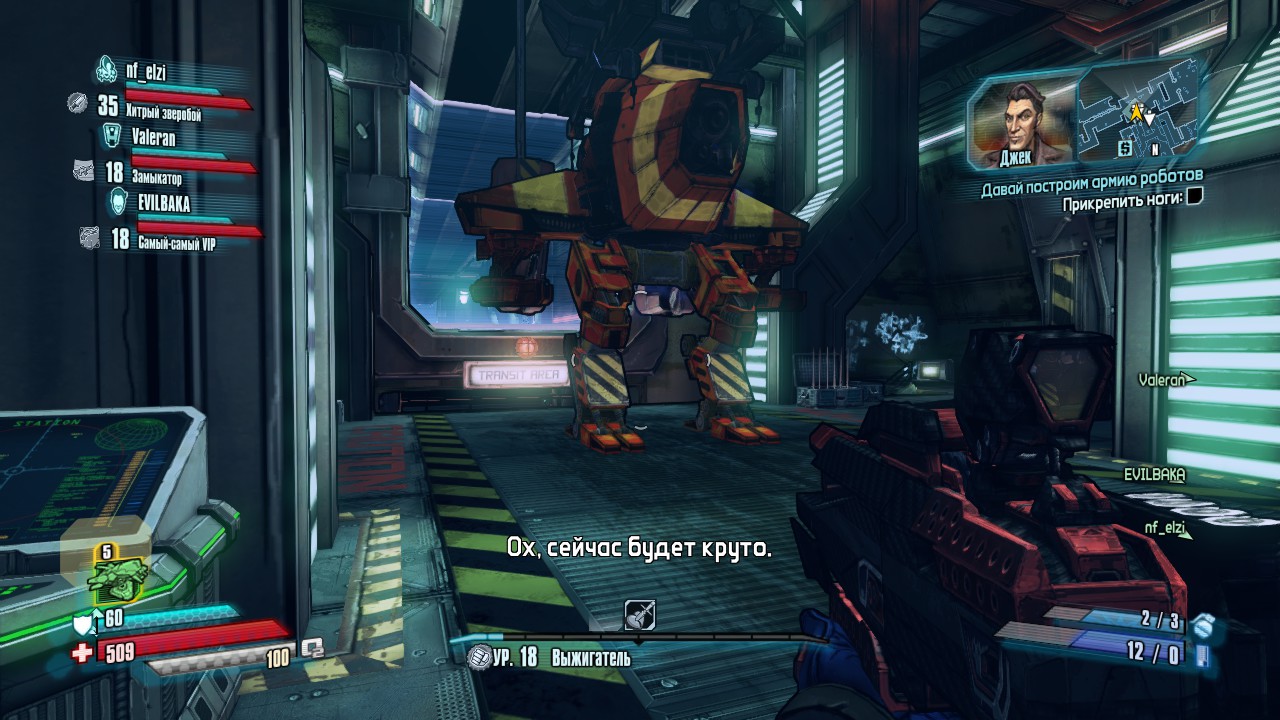Open the robot army mission title
This screenshot has height=720, width=1280.
tap(1091, 180)
